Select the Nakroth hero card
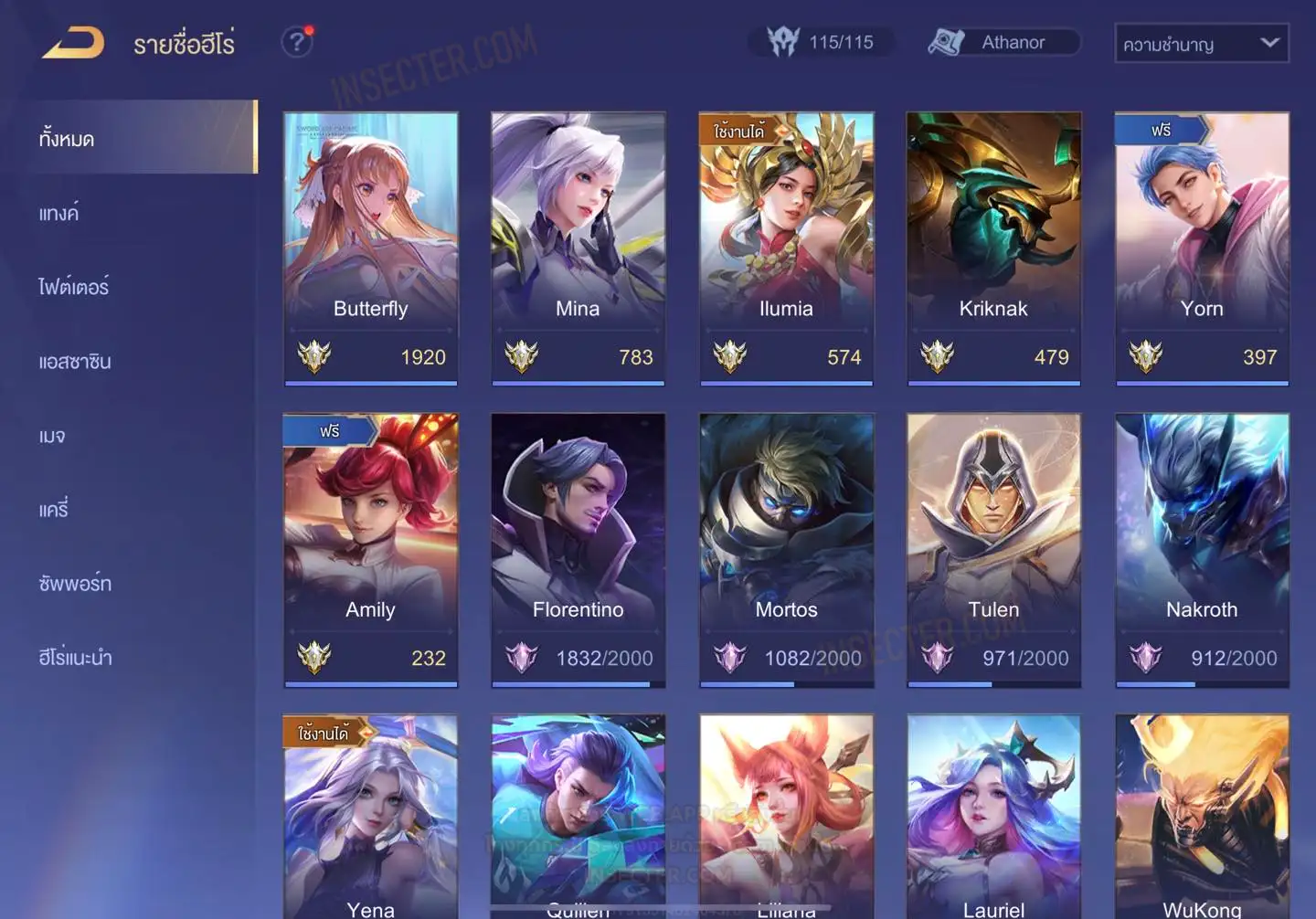1316x919 pixels. pyautogui.click(x=1202, y=549)
